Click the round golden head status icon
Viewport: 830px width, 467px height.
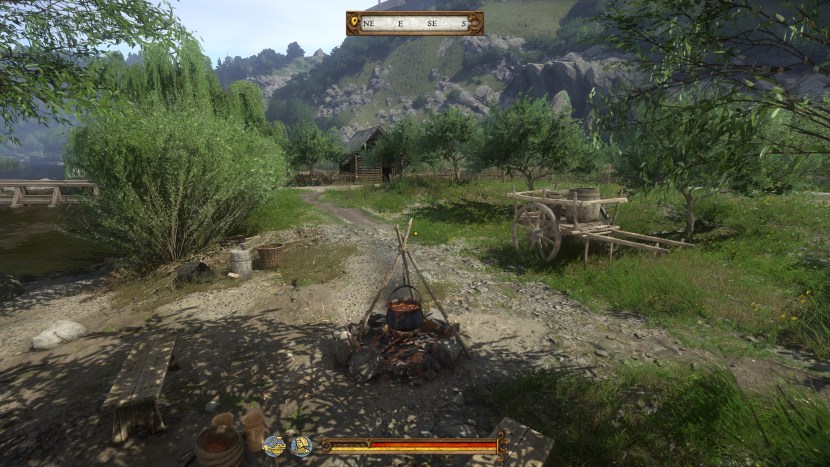(x=300, y=446)
